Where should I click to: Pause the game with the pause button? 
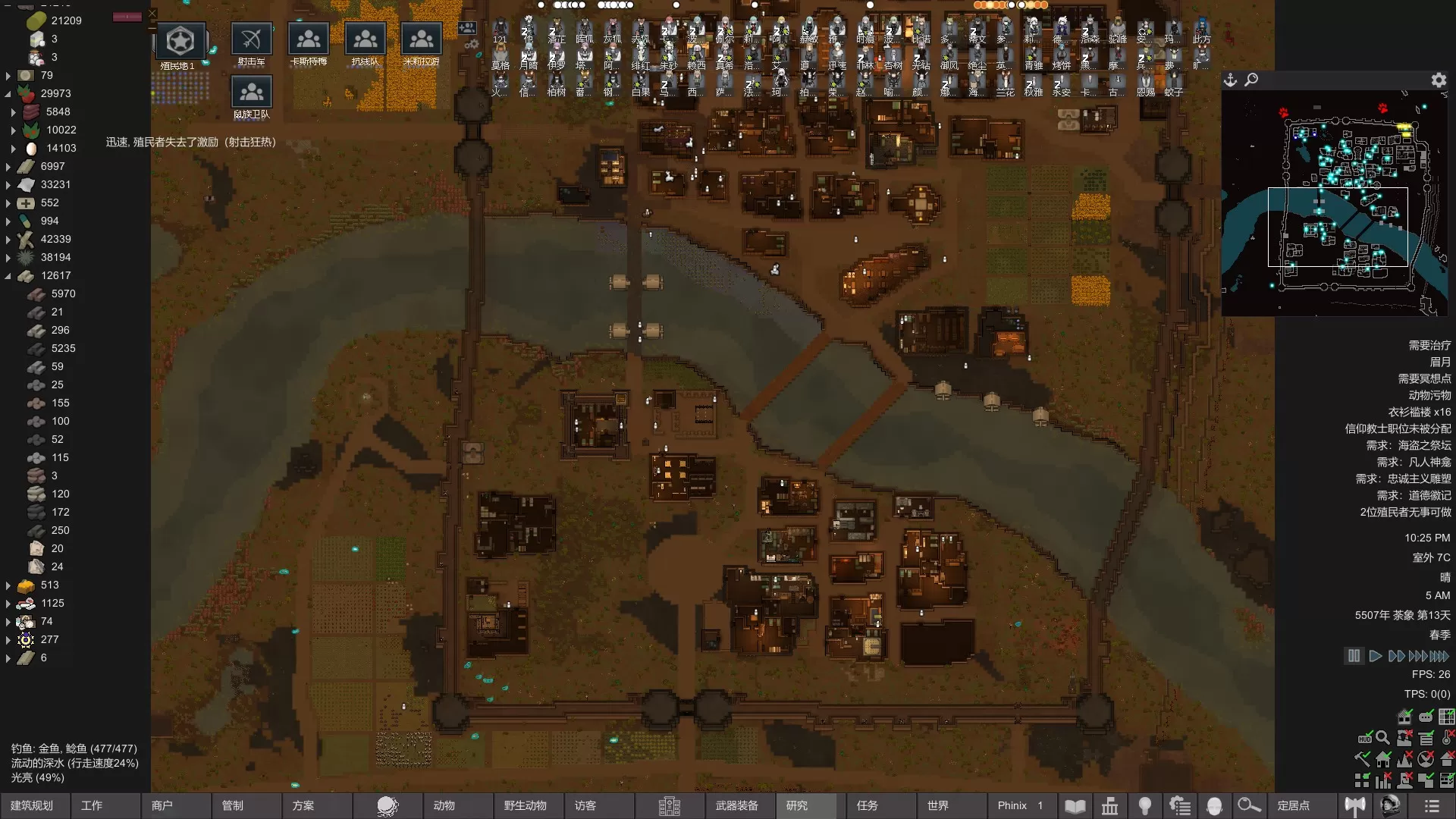(x=1354, y=656)
